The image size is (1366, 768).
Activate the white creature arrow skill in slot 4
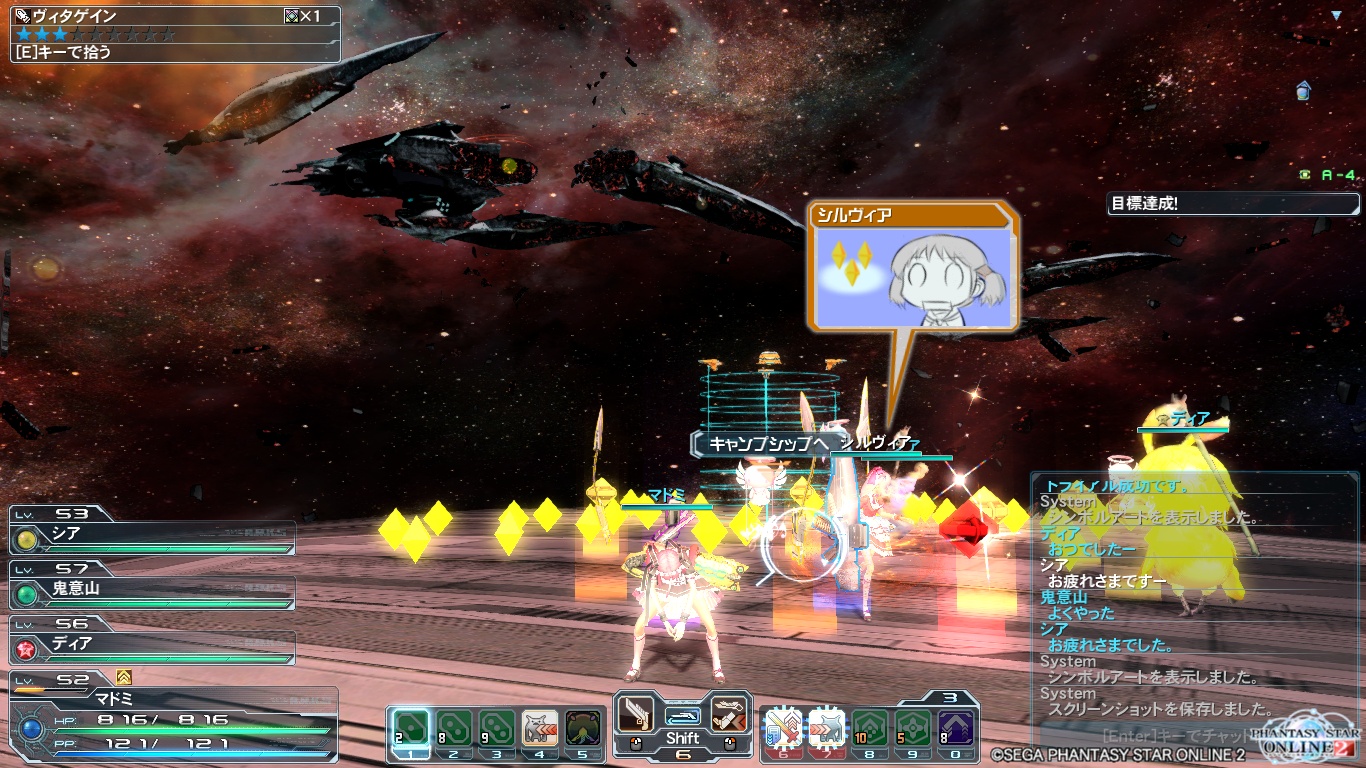(540, 727)
